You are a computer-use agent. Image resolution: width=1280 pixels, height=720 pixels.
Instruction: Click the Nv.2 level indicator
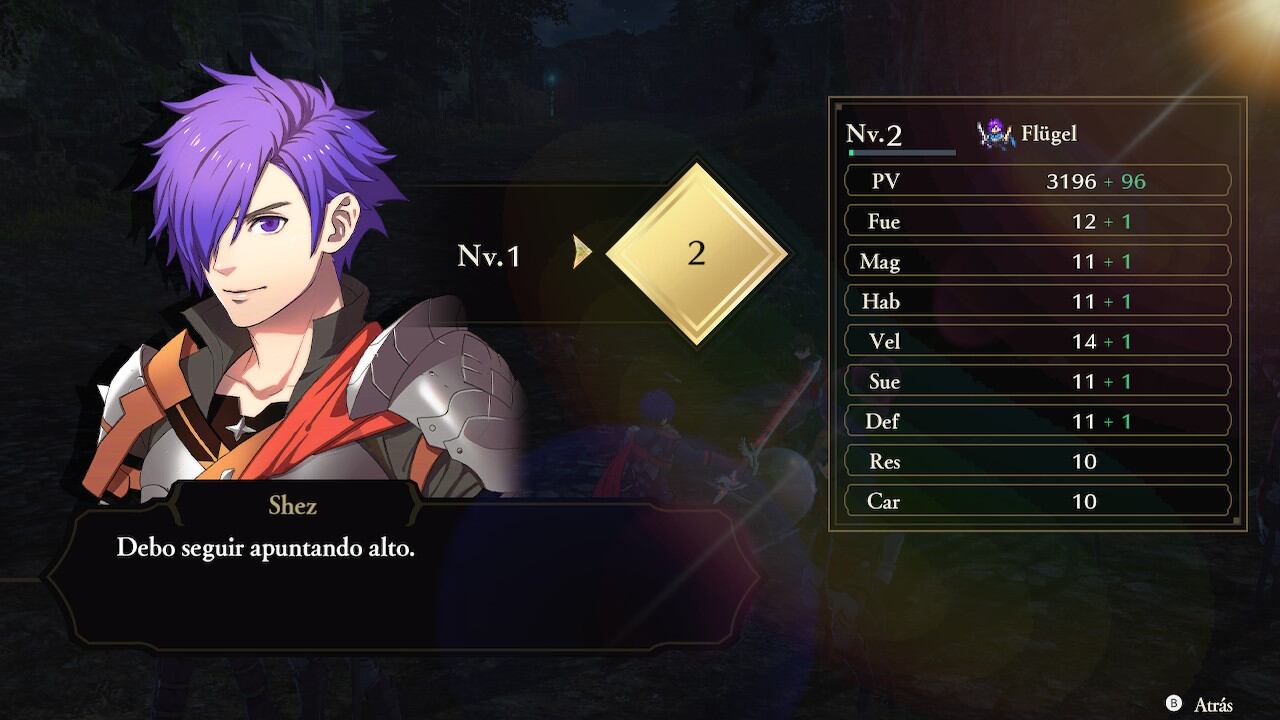875,130
